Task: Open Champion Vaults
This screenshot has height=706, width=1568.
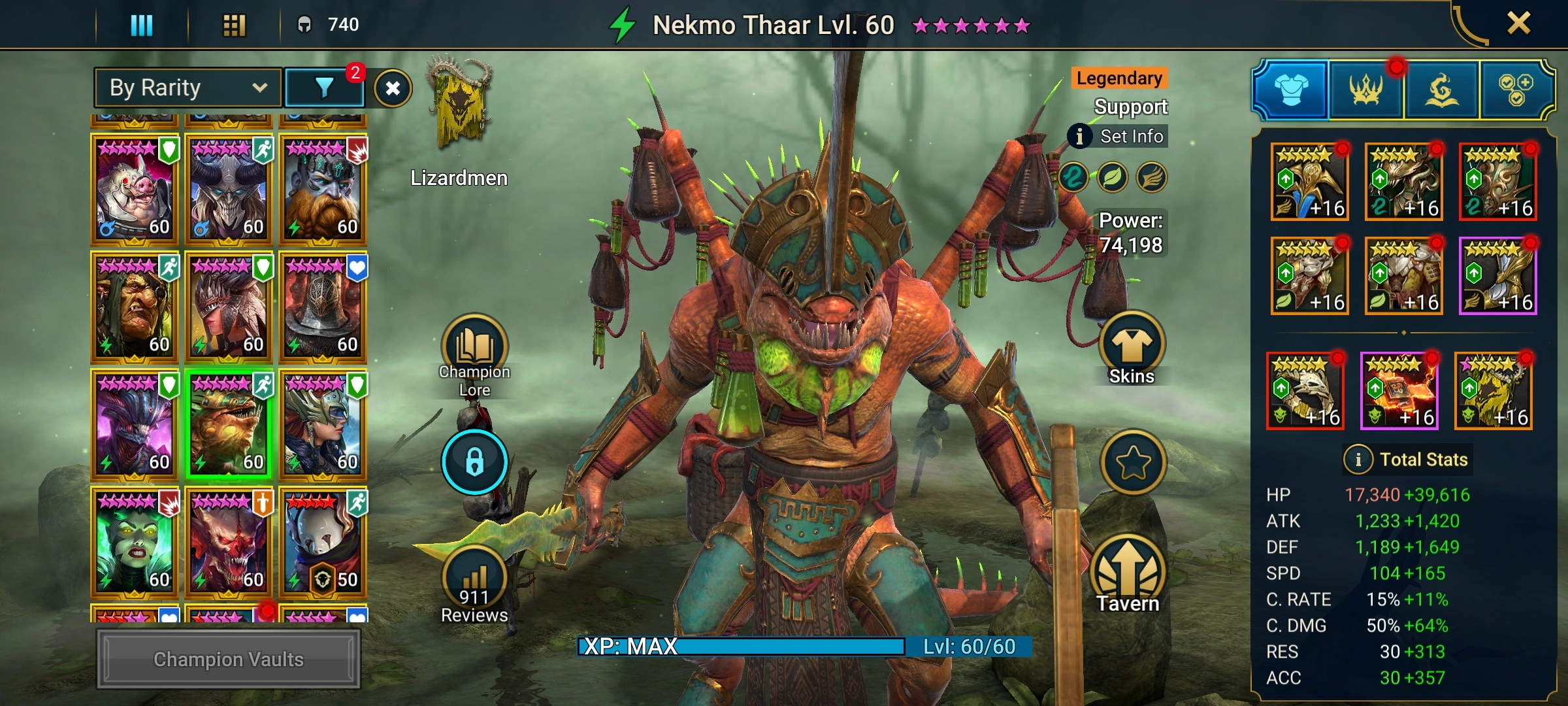Action: (x=228, y=659)
